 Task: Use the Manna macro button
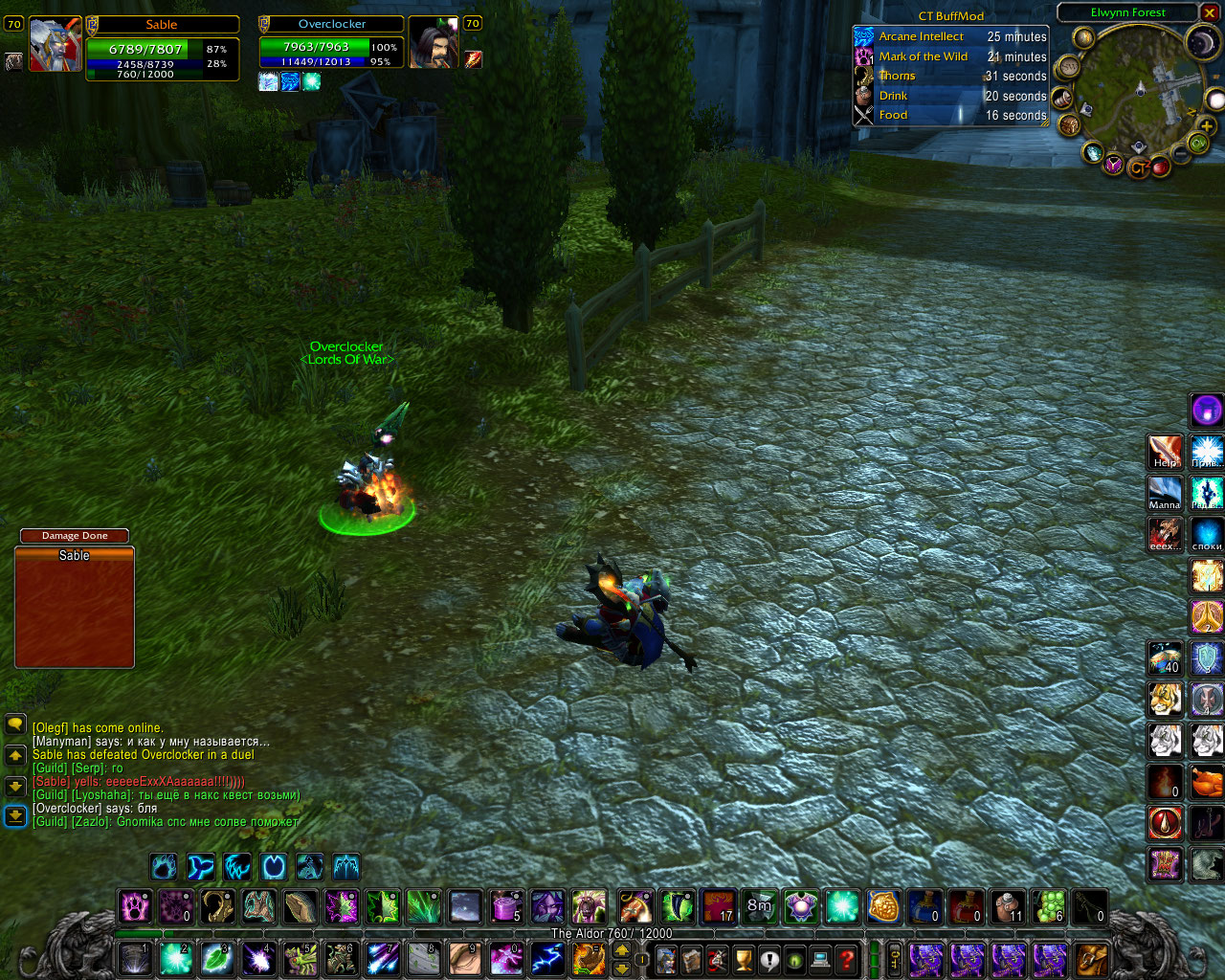click(1165, 494)
